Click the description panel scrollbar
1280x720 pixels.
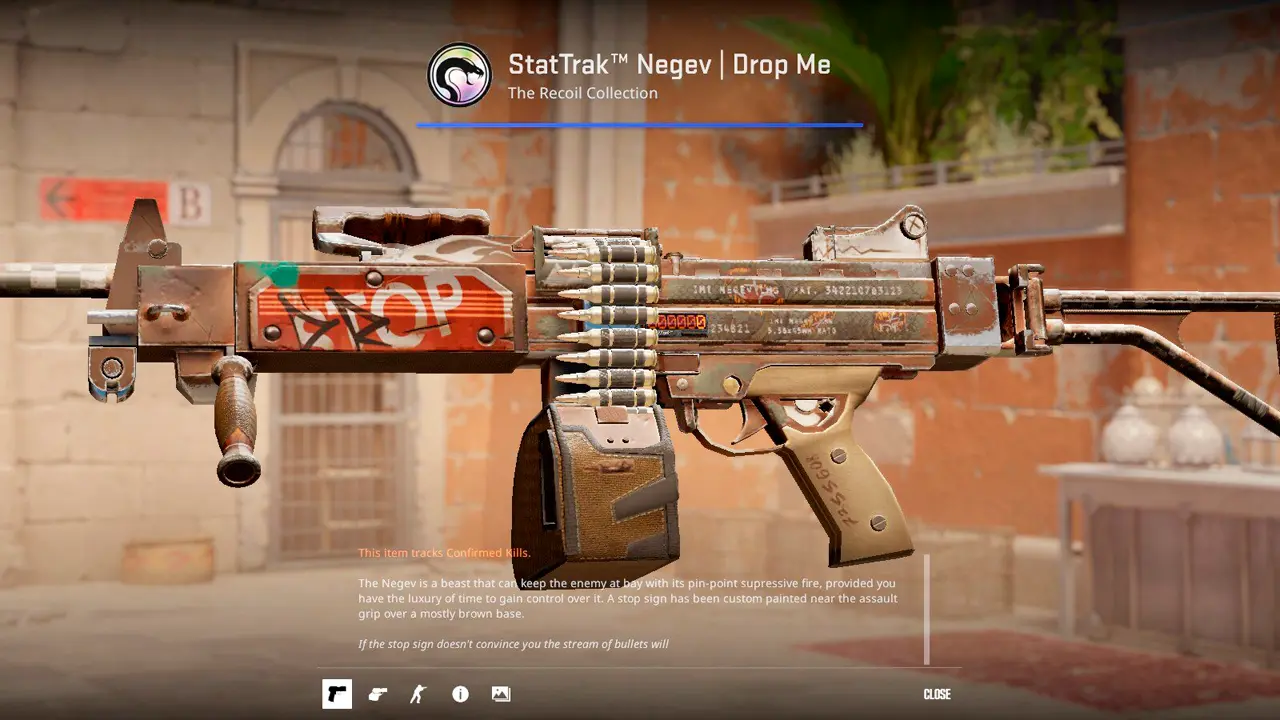927,609
